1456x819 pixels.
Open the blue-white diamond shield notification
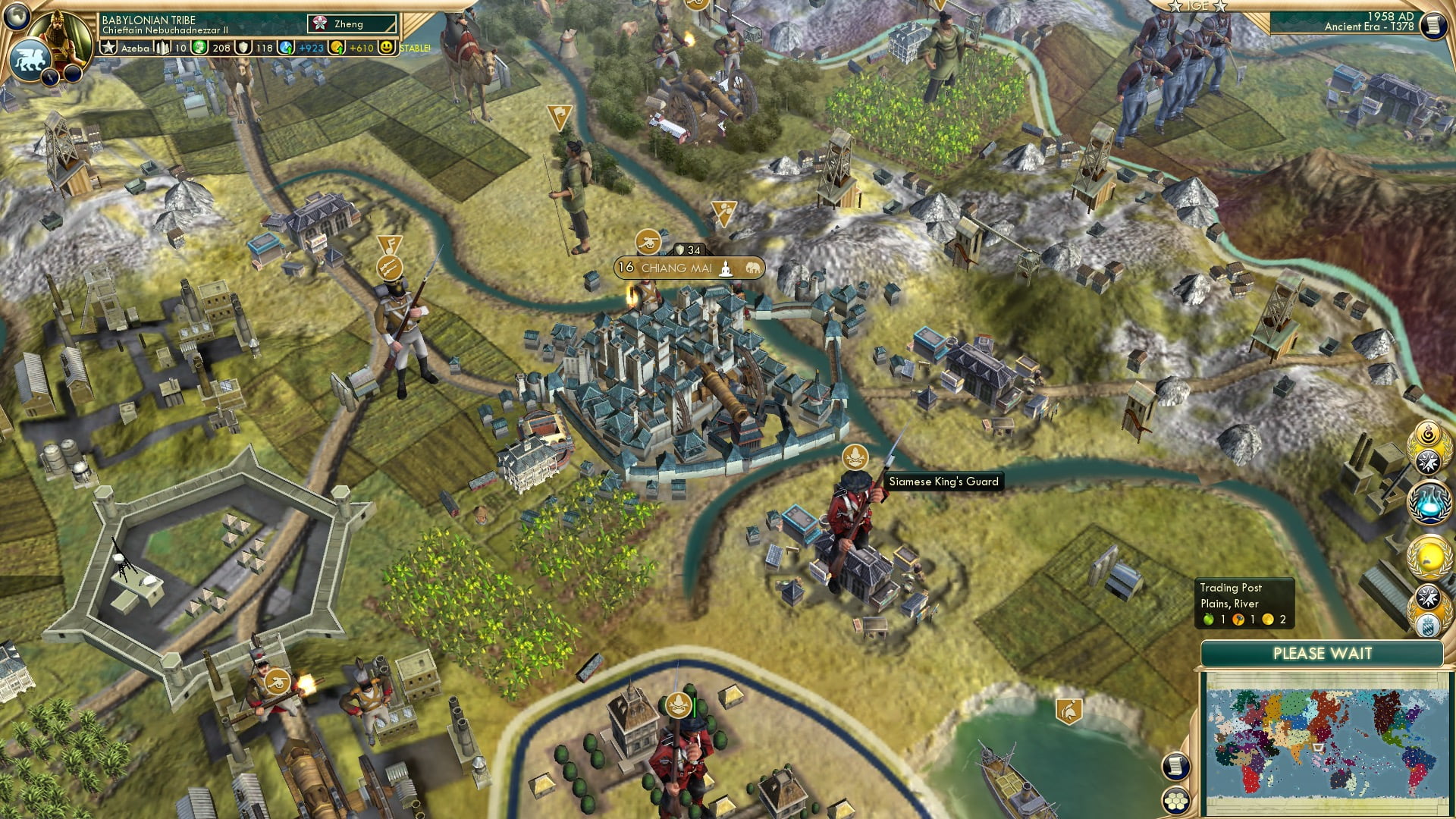pos(1427,625)
